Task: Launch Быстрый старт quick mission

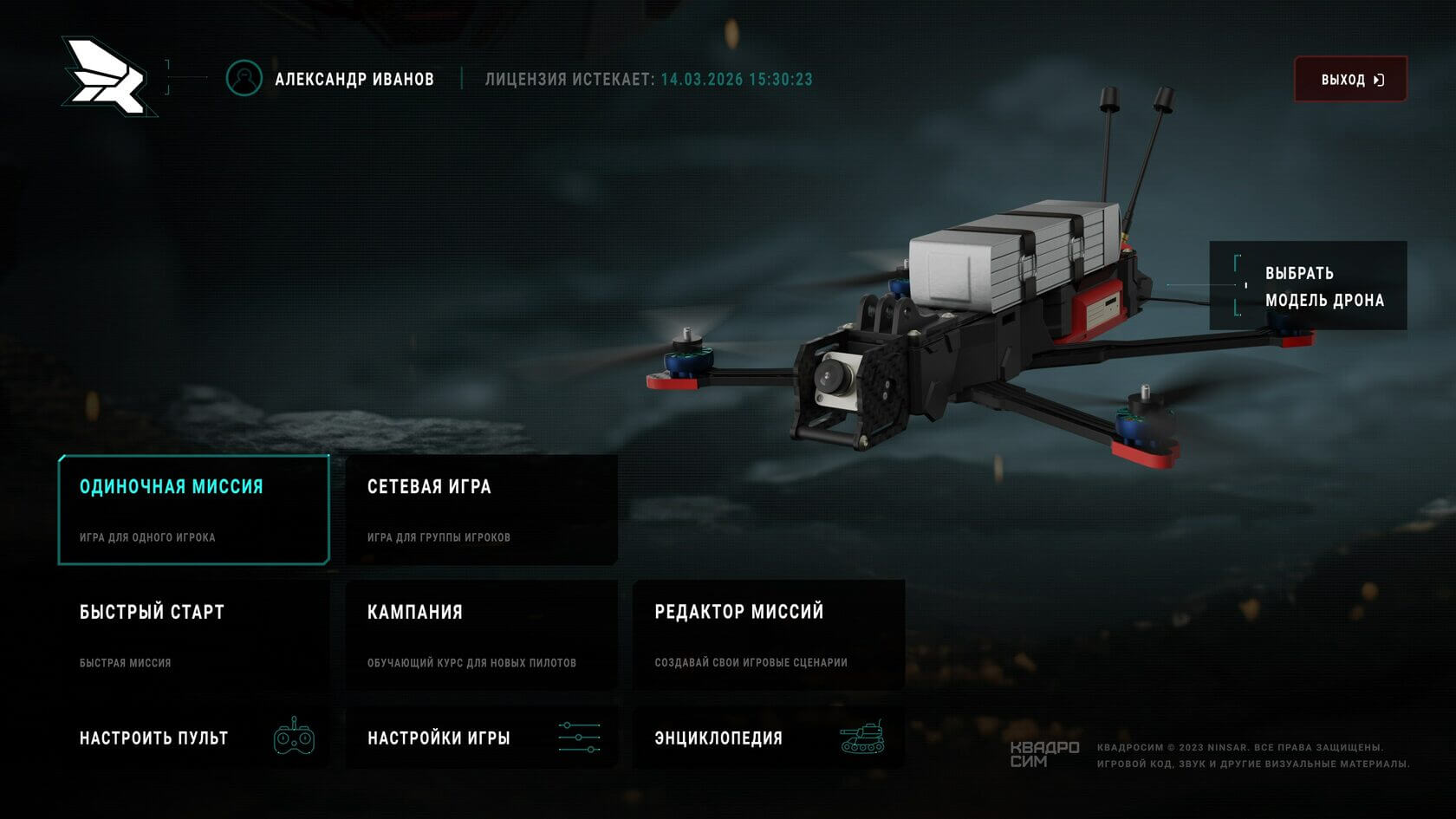Action: [x=193, y=635]
